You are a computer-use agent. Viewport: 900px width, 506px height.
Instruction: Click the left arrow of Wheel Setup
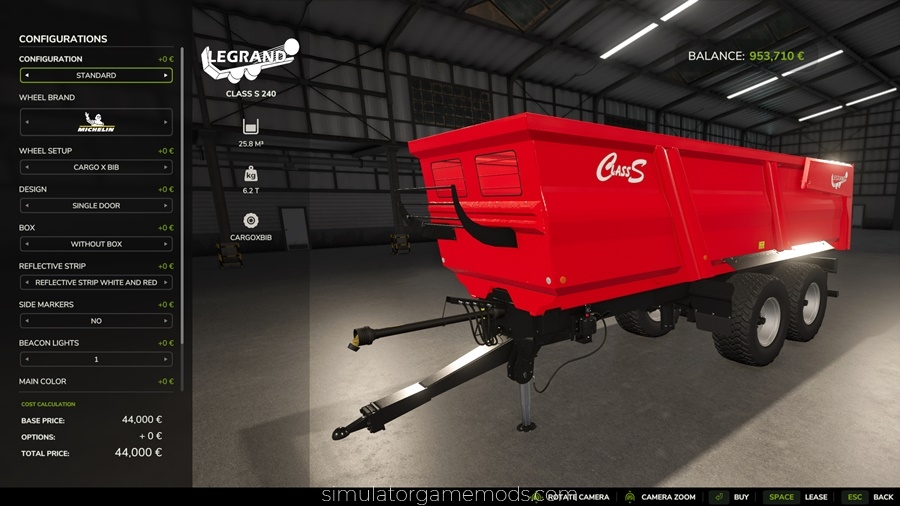click(x=26, y=167)
